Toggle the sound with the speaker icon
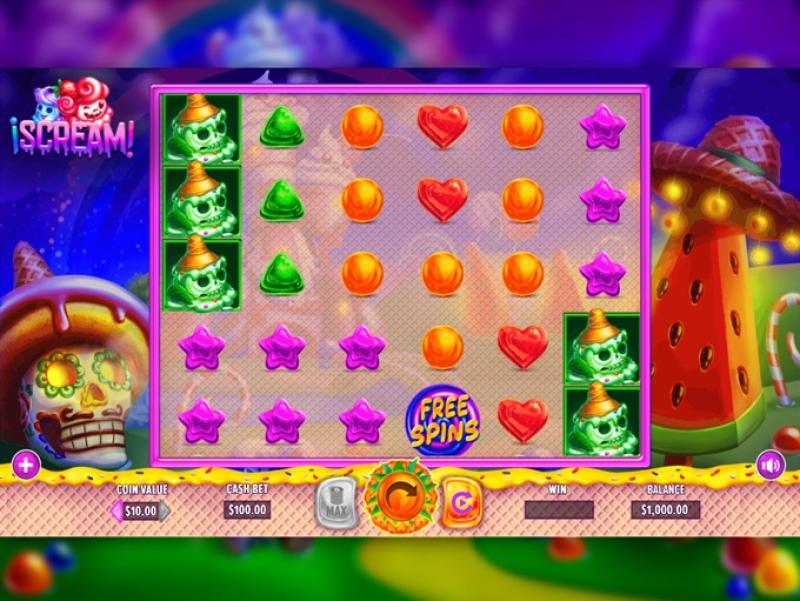This screenshot has height=601, width=800. (x=770, y=465)
